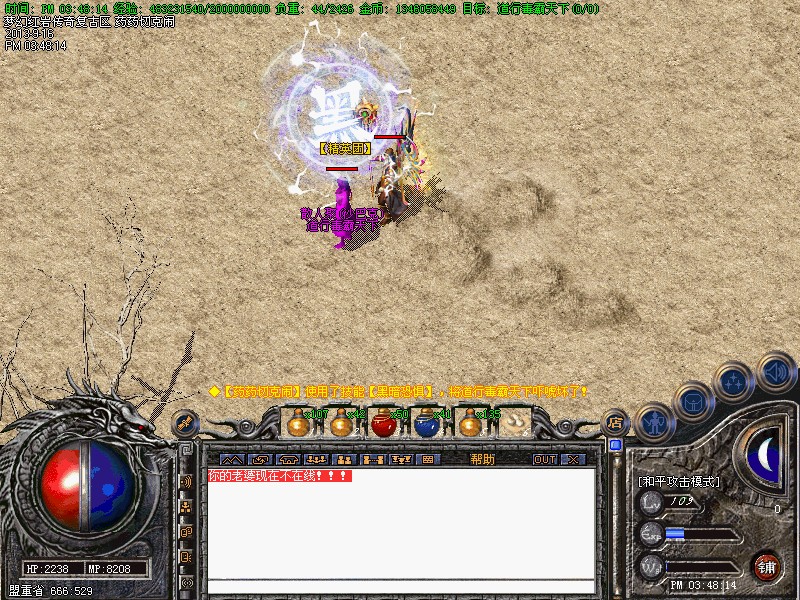Open the bag inventory round button
The image size is (800, 600).
point(693,402)
